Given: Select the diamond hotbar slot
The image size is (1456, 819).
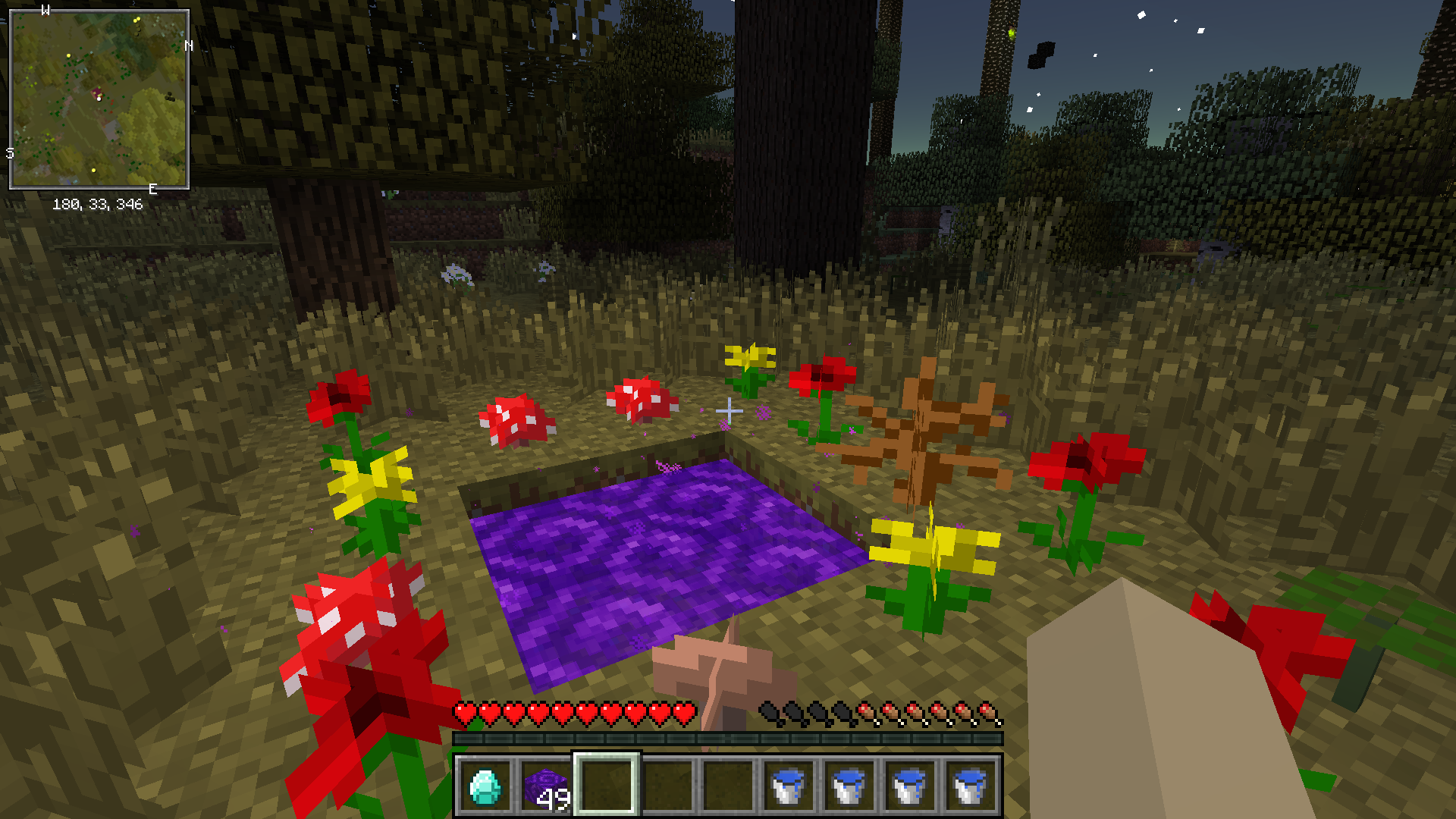Looking at the screenshot, I should coord(485,786).
